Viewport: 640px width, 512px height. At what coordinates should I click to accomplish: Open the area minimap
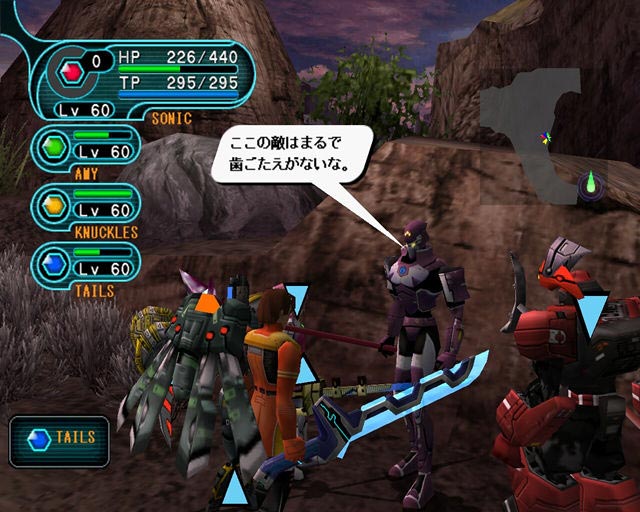tap(544, 135)
